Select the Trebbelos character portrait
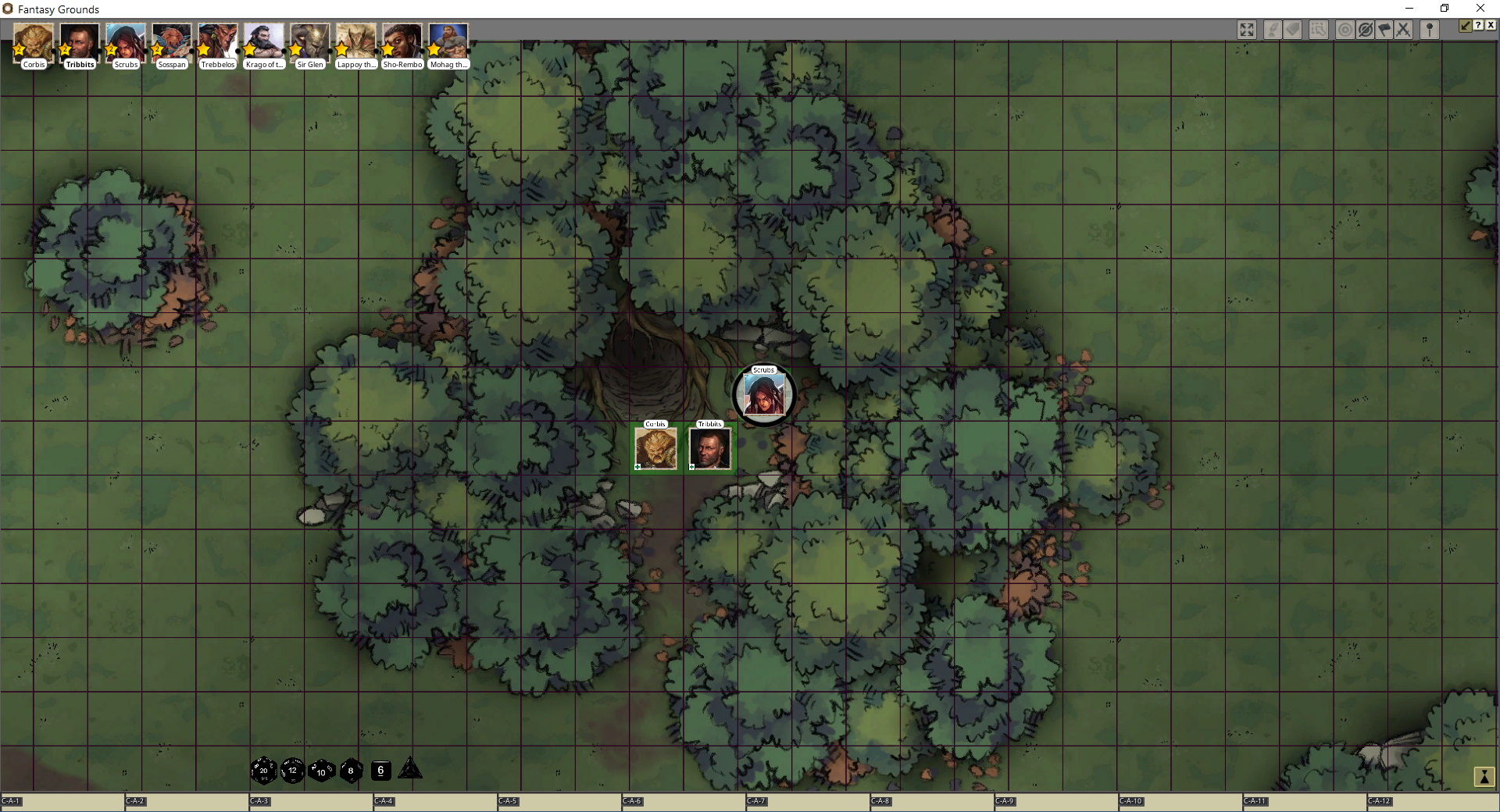The height and width of the screenshot is (812, 1500). tap(218, 43)
